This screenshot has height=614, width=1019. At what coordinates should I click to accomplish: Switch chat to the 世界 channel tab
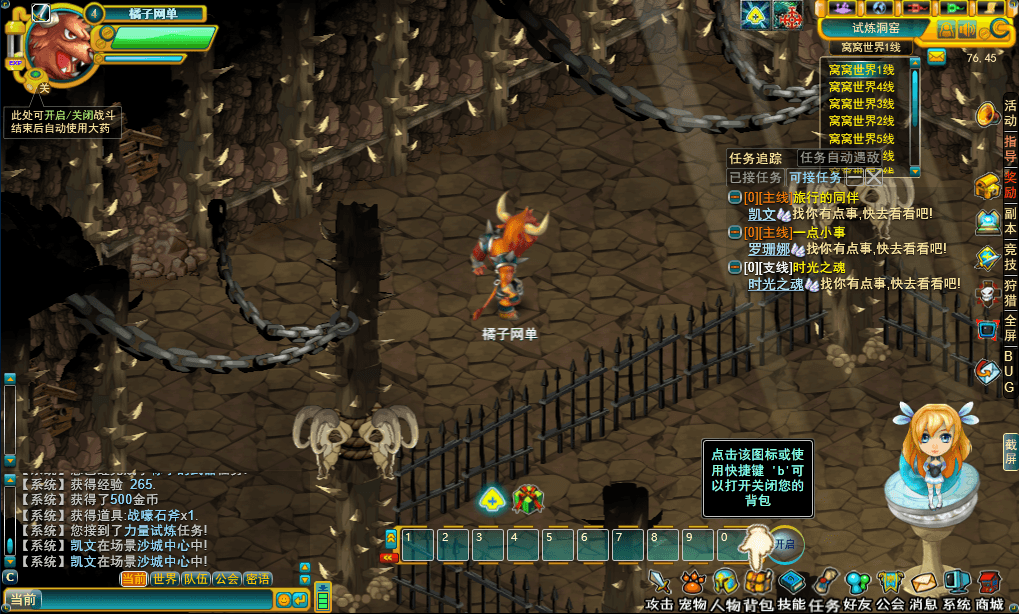[x=165, y=579]
